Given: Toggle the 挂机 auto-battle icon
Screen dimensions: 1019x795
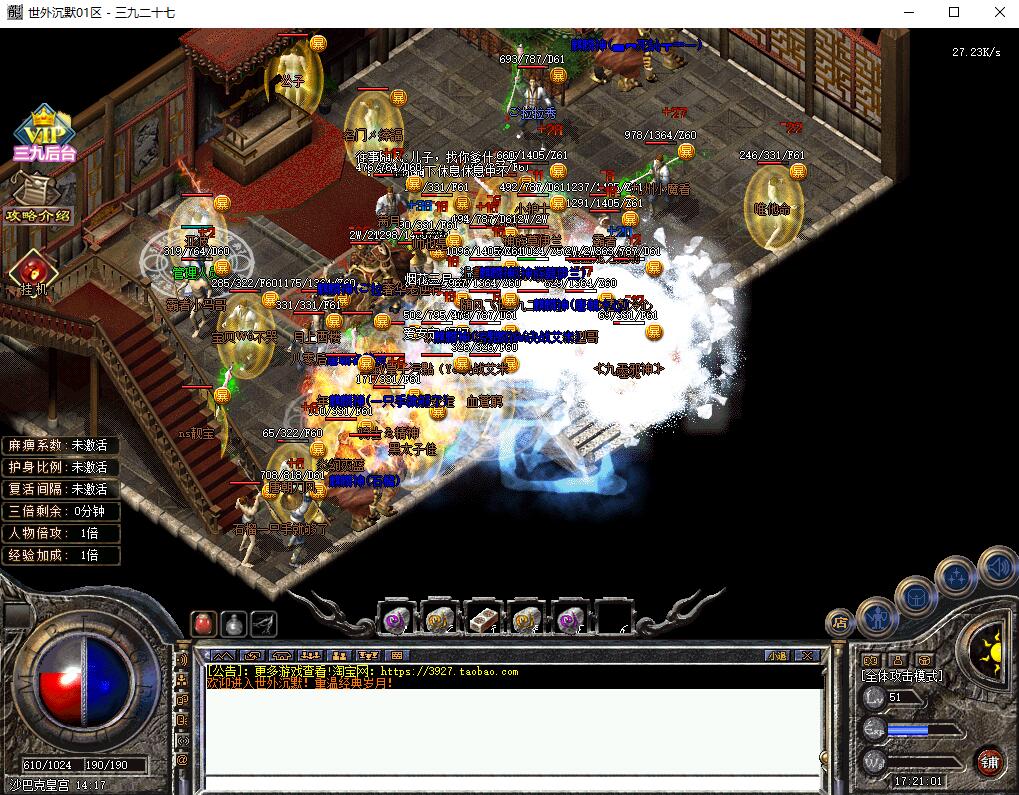Looking at the screenshot, I should (x=33, y=272).
